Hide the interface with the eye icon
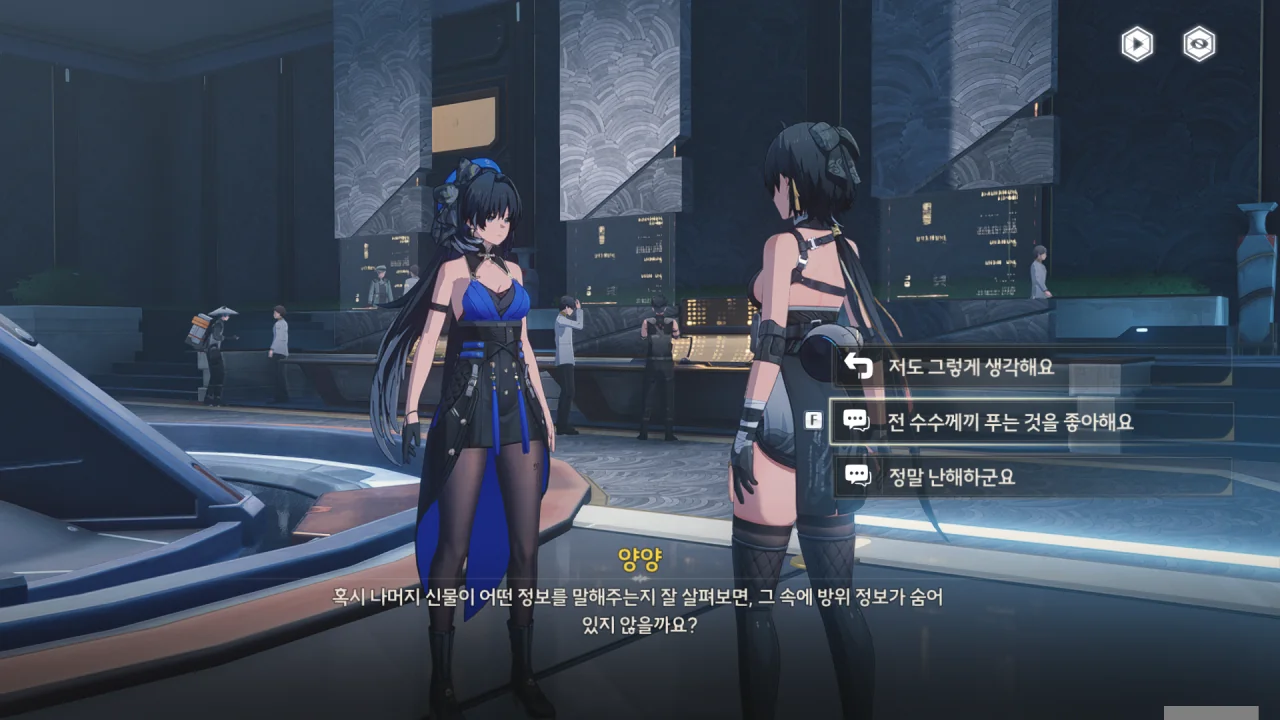 click(x=1199, y=44)
